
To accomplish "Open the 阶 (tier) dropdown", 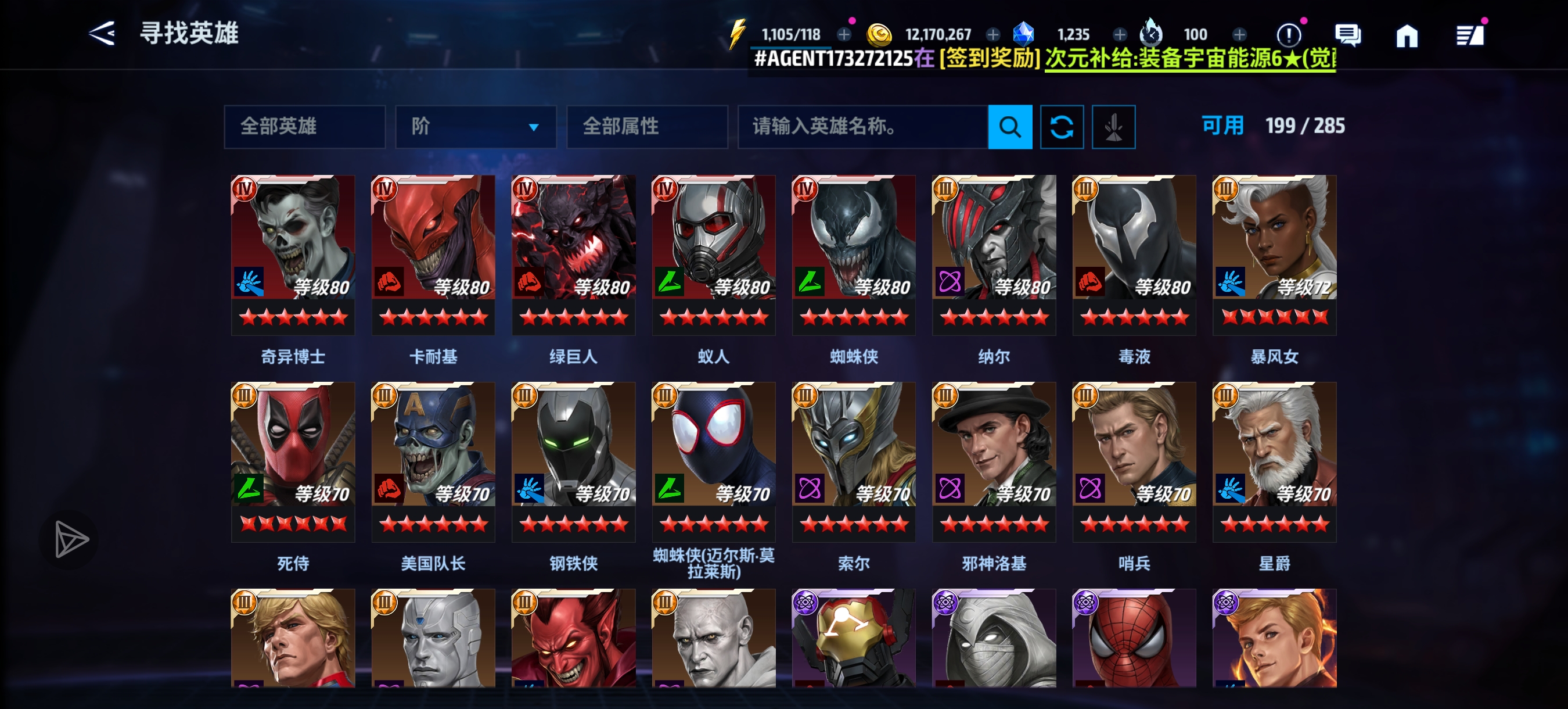I will coord(477,127).
